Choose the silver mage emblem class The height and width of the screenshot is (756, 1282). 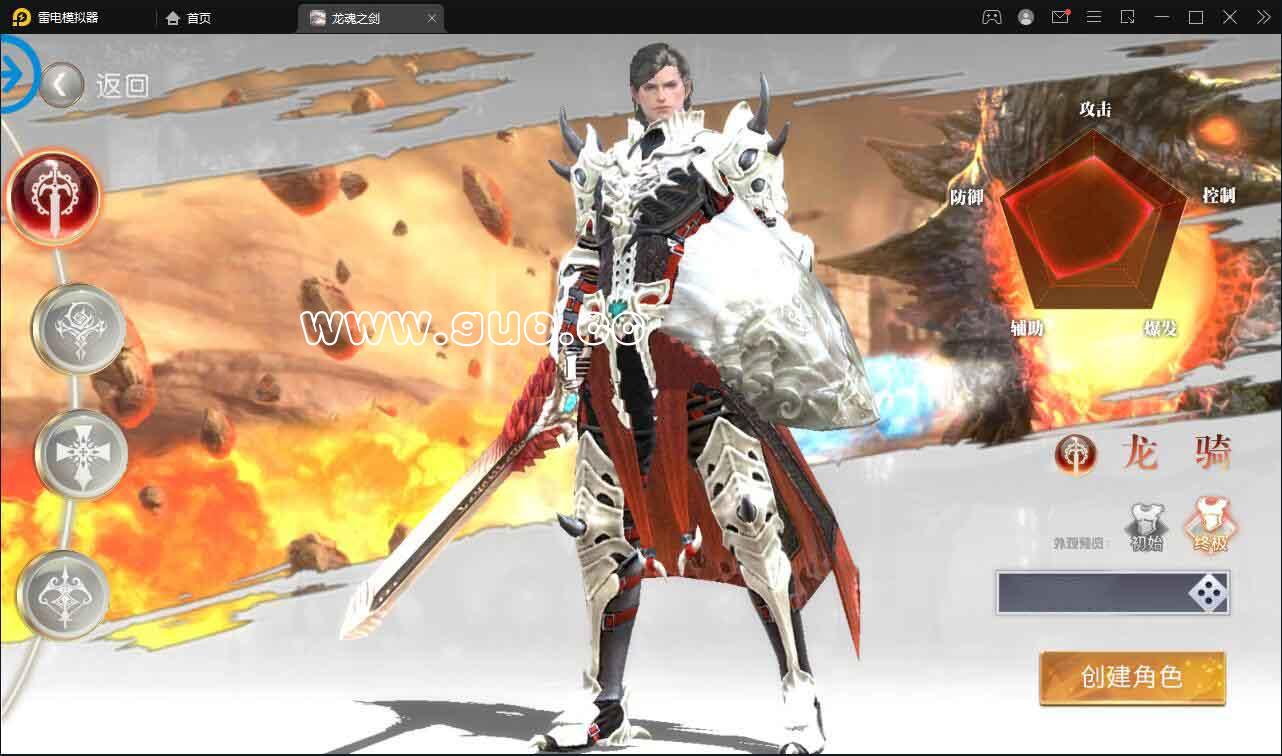tap(78, 329)
